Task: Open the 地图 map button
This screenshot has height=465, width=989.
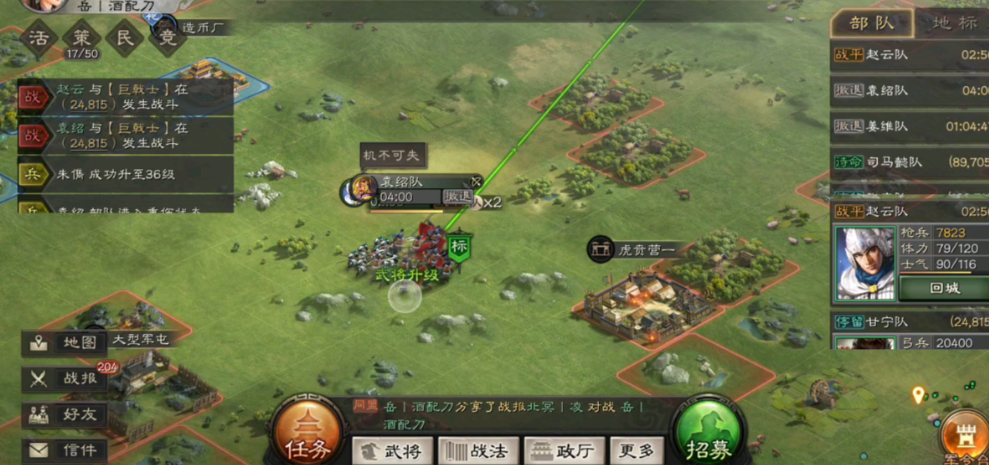Action: (66, 343)
